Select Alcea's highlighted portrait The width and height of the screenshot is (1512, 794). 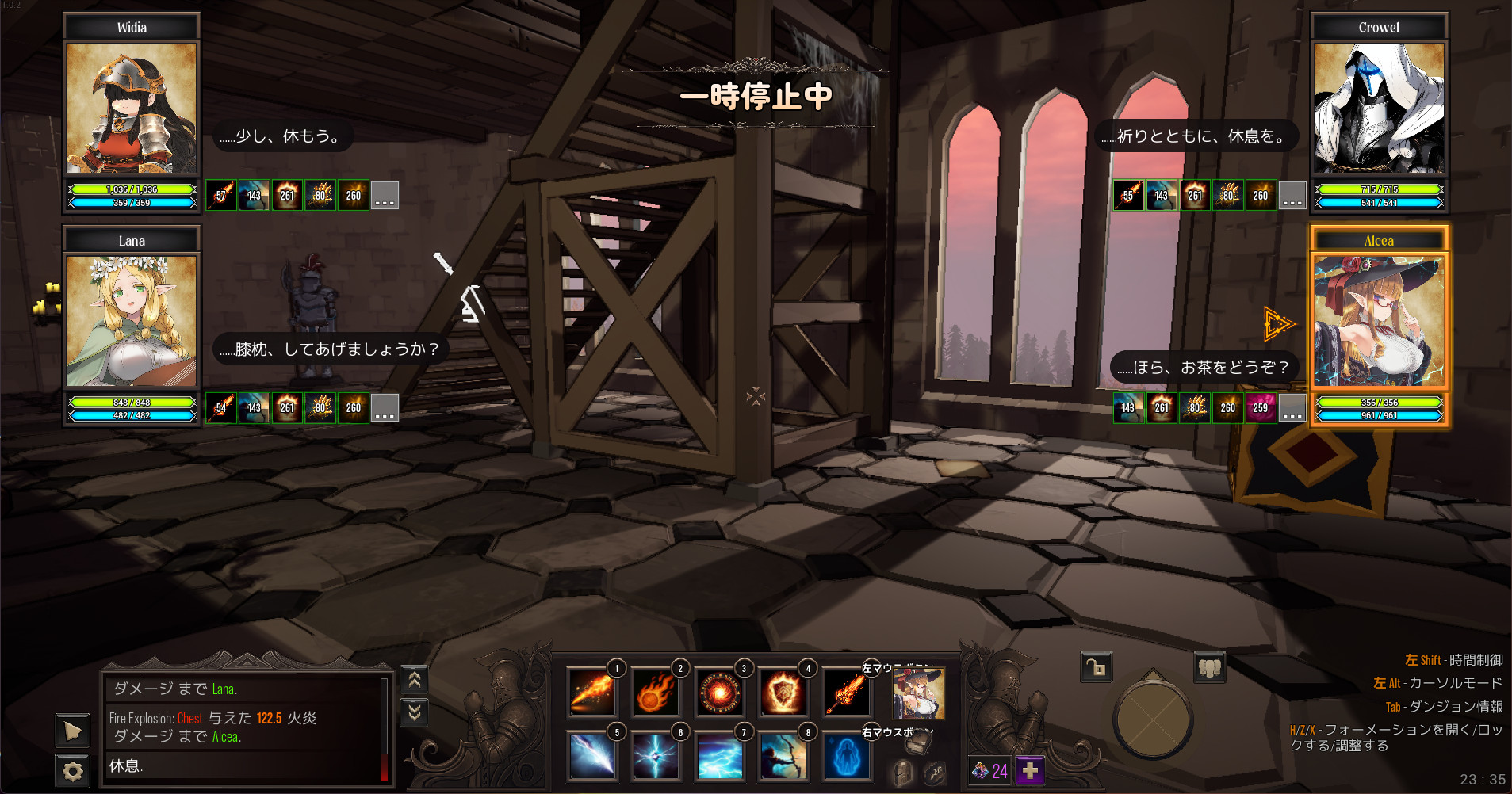point(1379,321)
